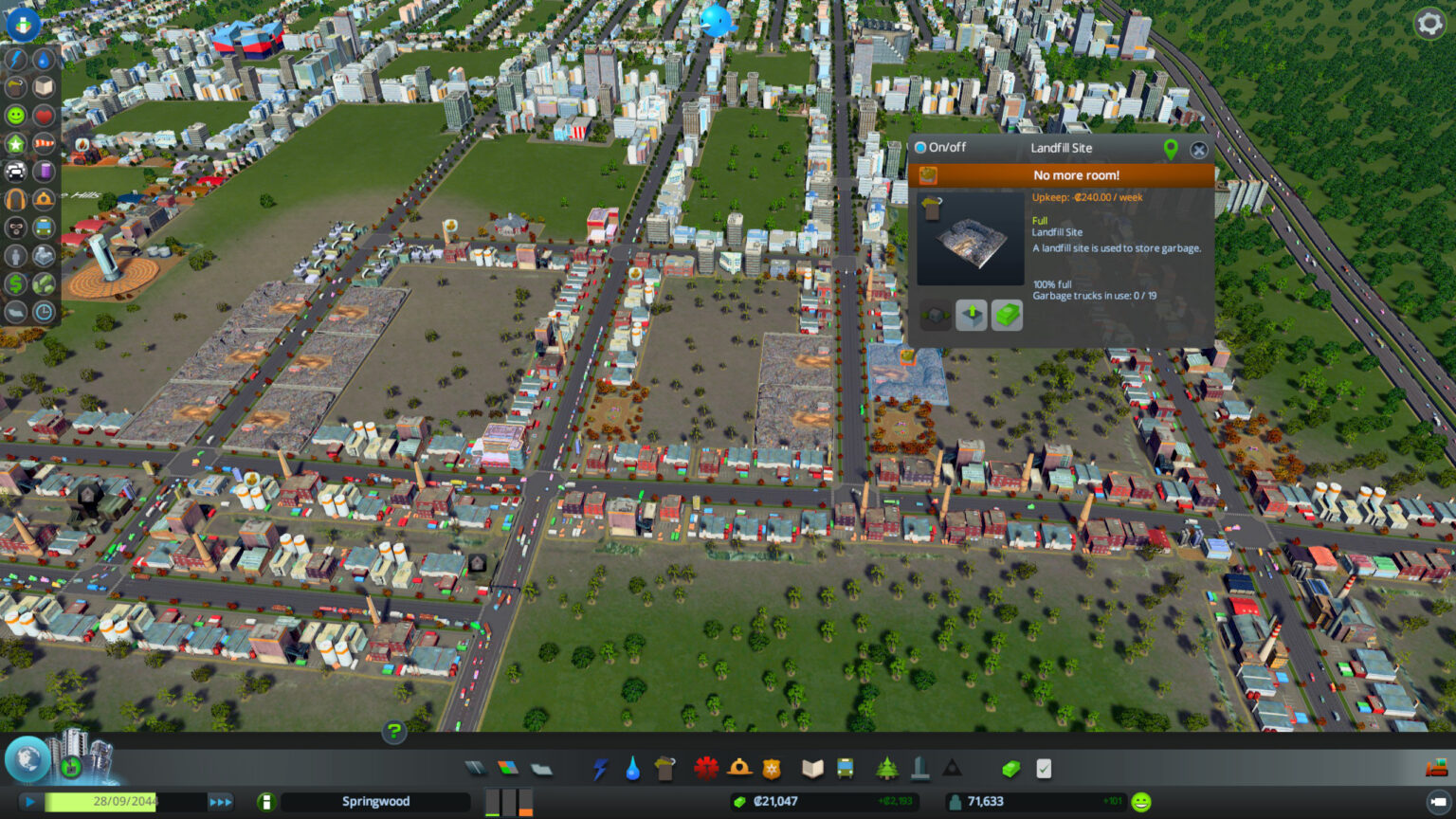1456x819 pixels.
Task: Open the fire department services menu
Action: click(x=739, y=770)
